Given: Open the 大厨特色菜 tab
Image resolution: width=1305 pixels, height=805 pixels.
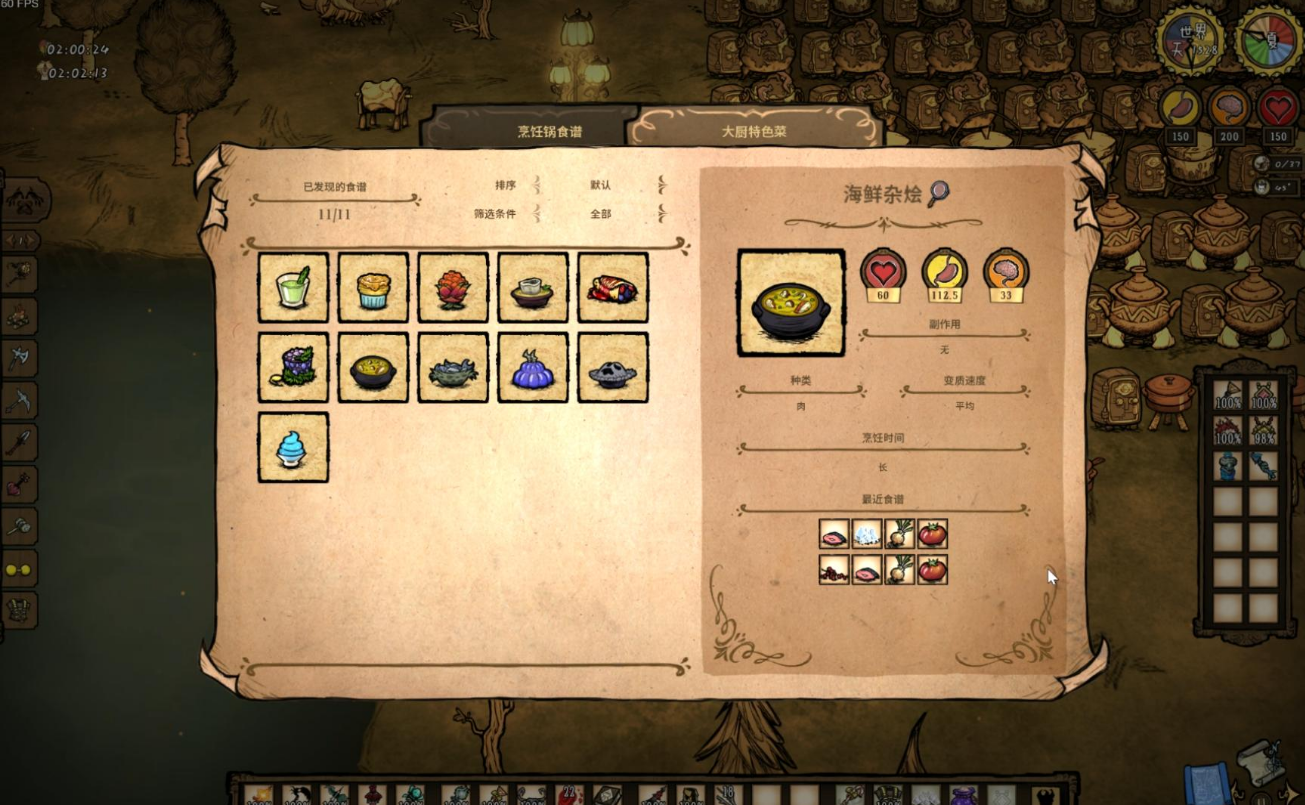Looking at the screenshot, I should pyautogui.click(x=753, y=131).
